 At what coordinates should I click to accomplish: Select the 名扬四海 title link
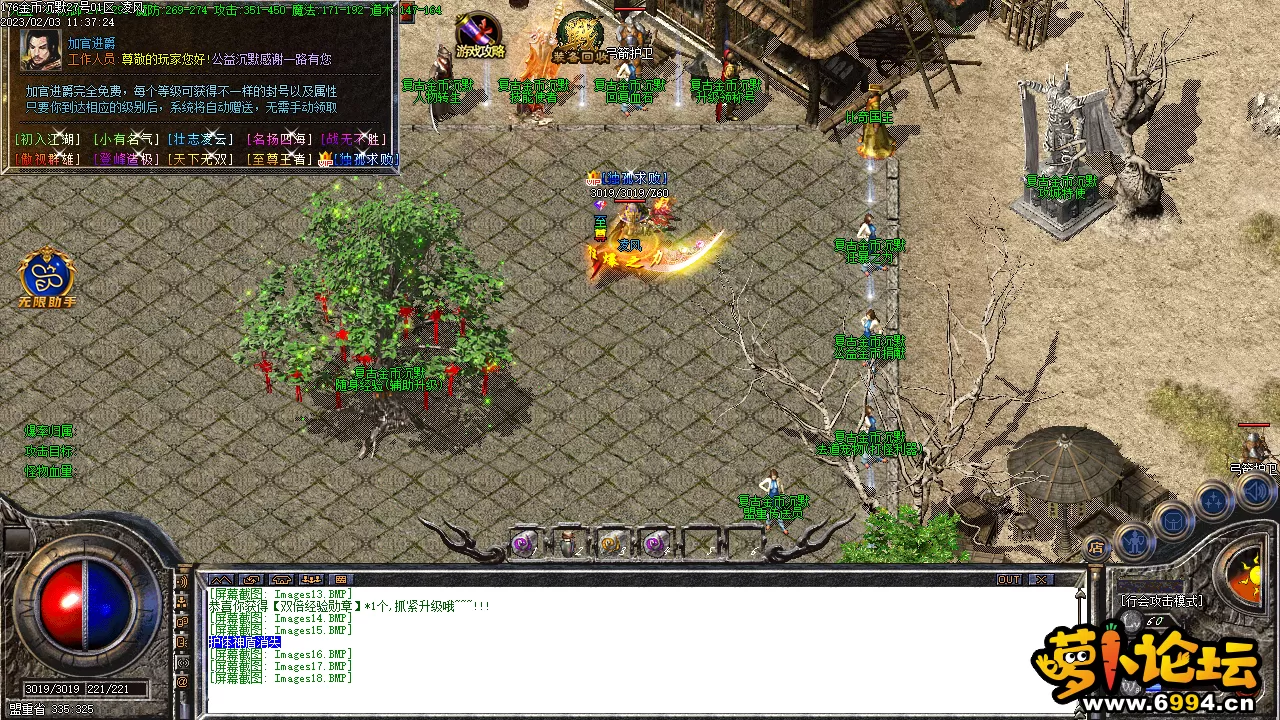point(279,140)
